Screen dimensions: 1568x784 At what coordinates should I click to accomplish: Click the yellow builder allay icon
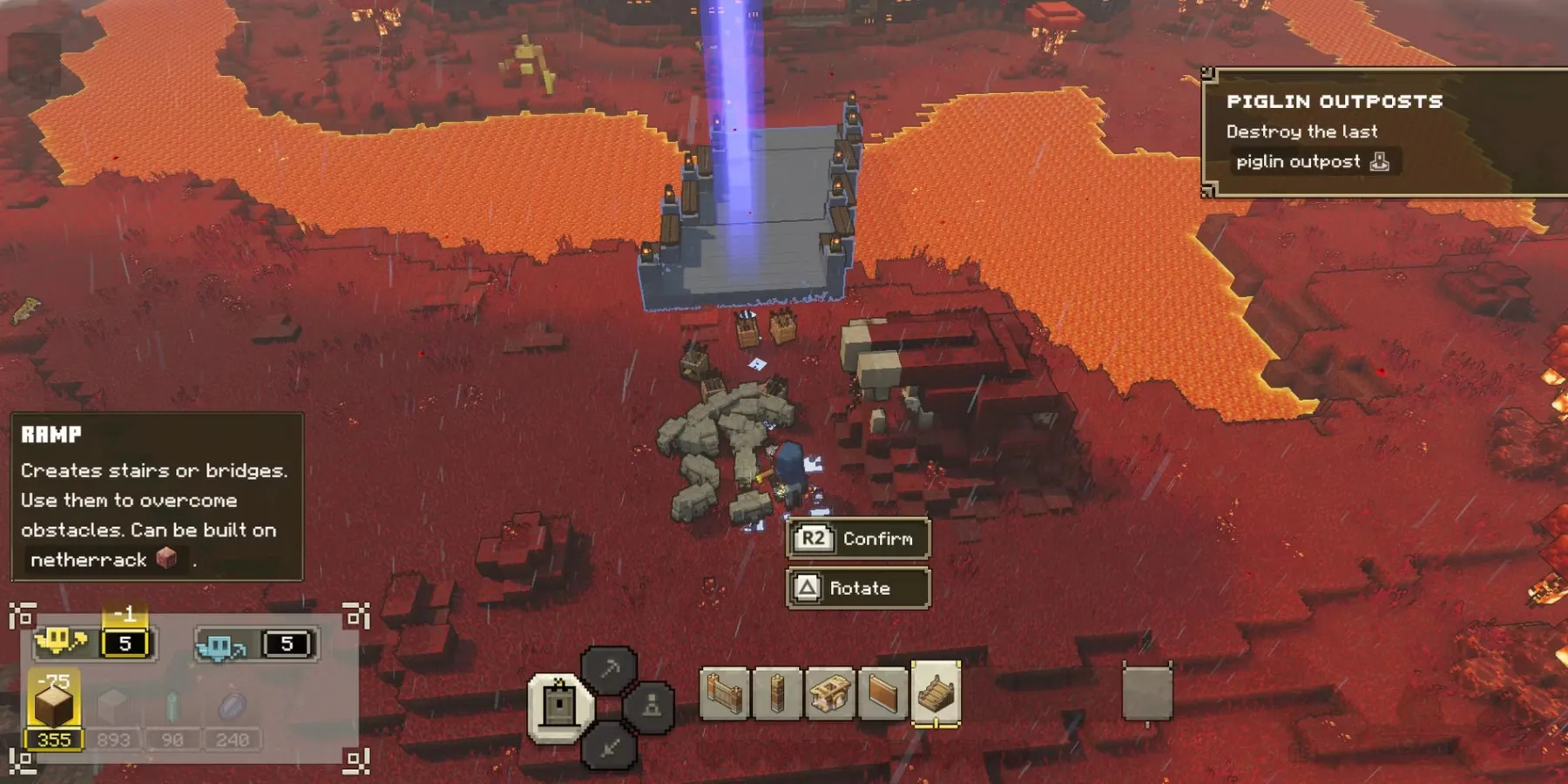pyautogui.click(x=59, y=643)
